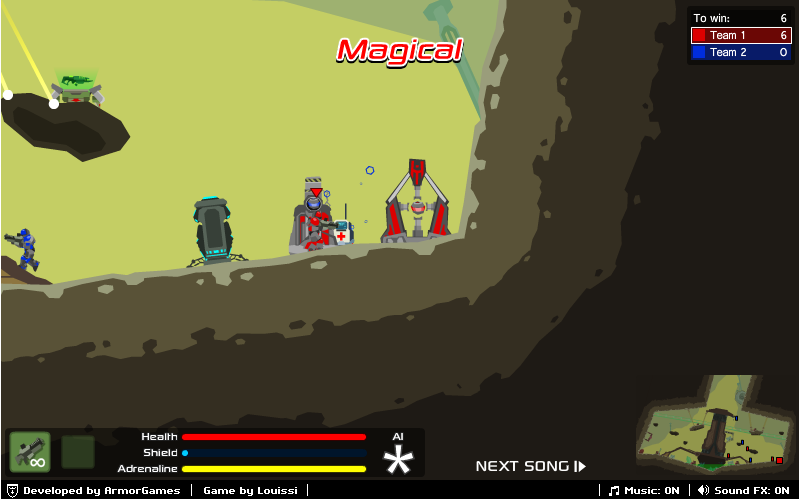Open the Game by Louissi link
Image resolution: width=799 pixels, height=499 pixels.
tap(243, 490)
